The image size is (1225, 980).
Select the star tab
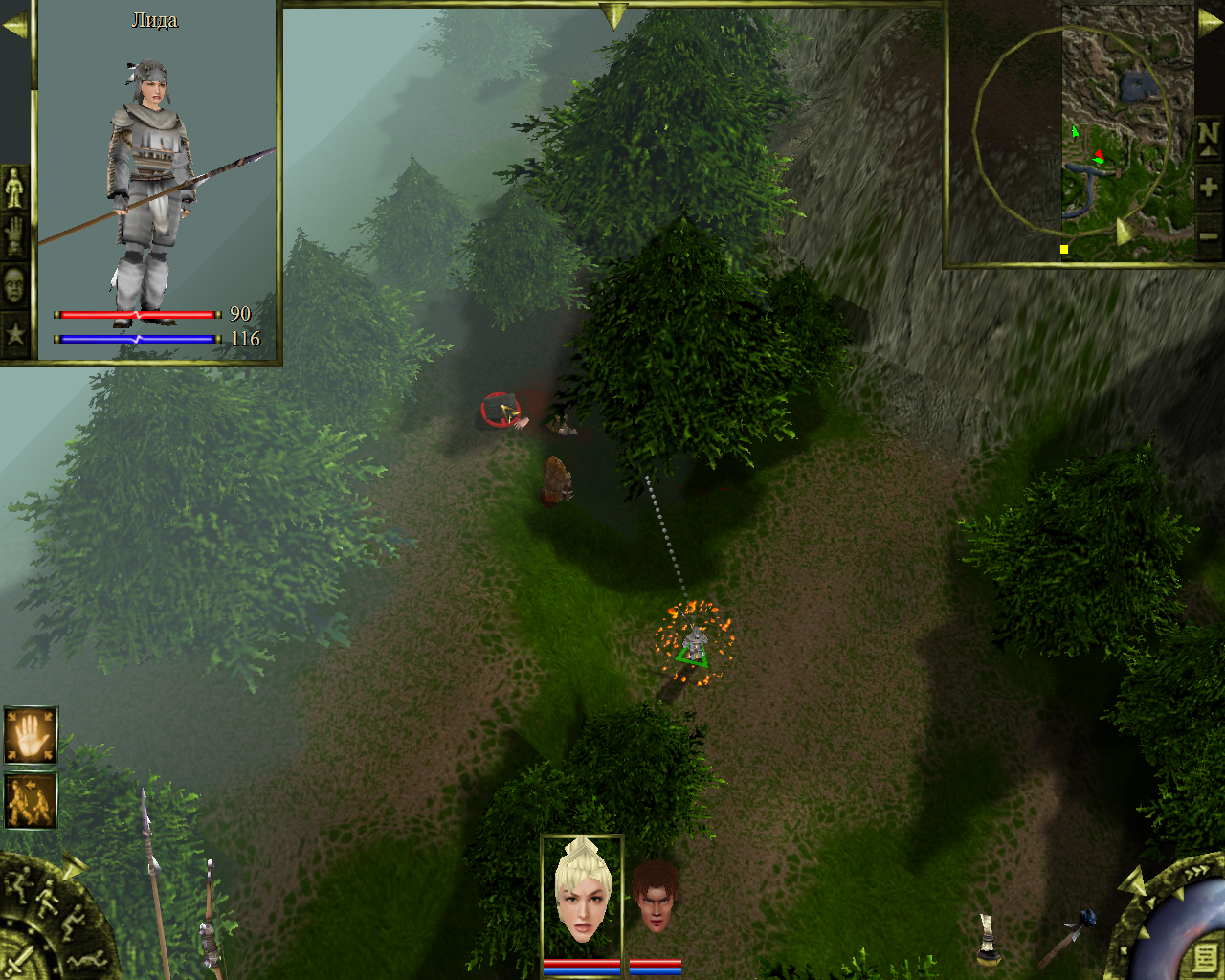point(14,334)
